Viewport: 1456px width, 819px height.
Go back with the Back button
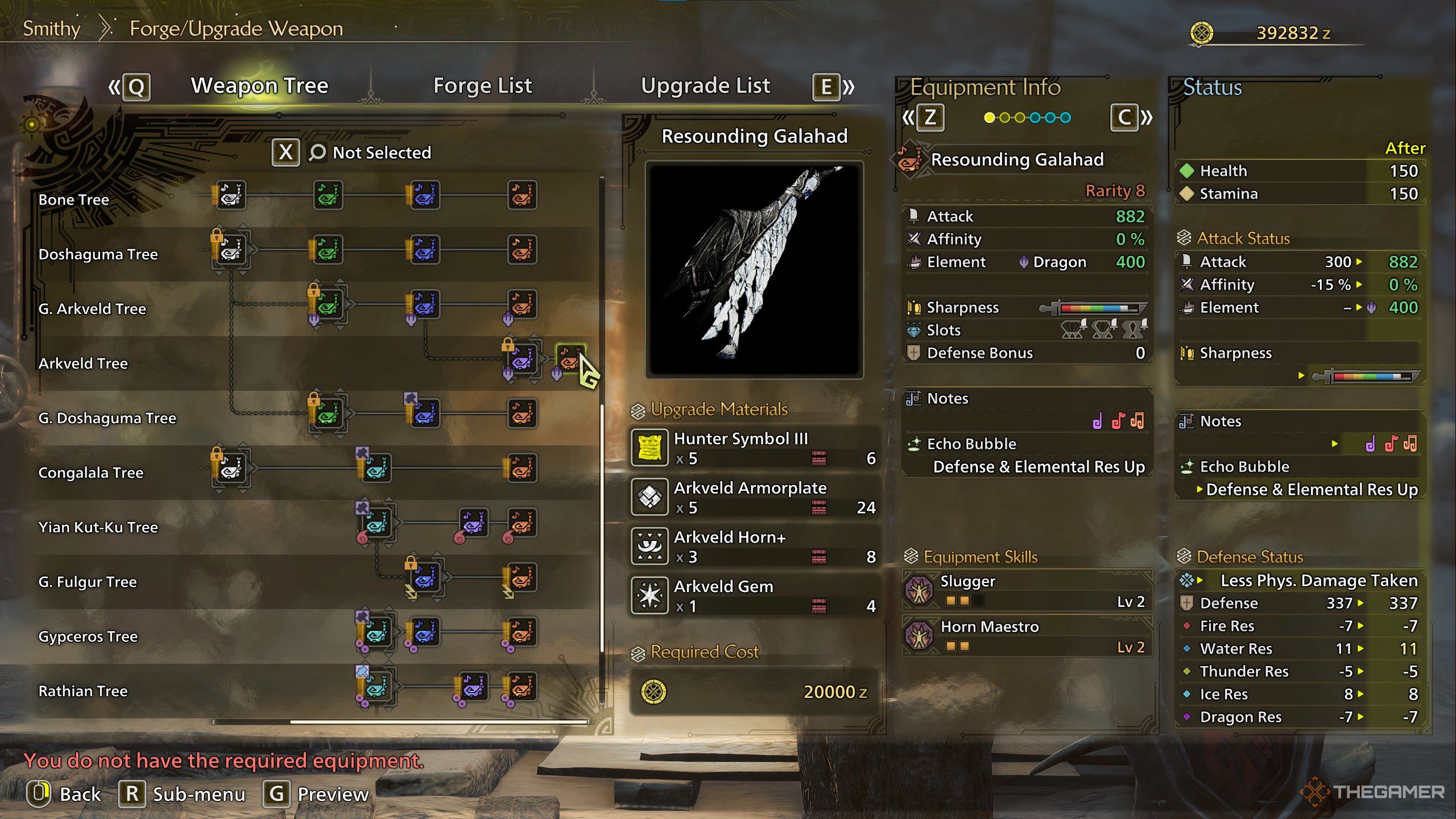tap(64, 794)
